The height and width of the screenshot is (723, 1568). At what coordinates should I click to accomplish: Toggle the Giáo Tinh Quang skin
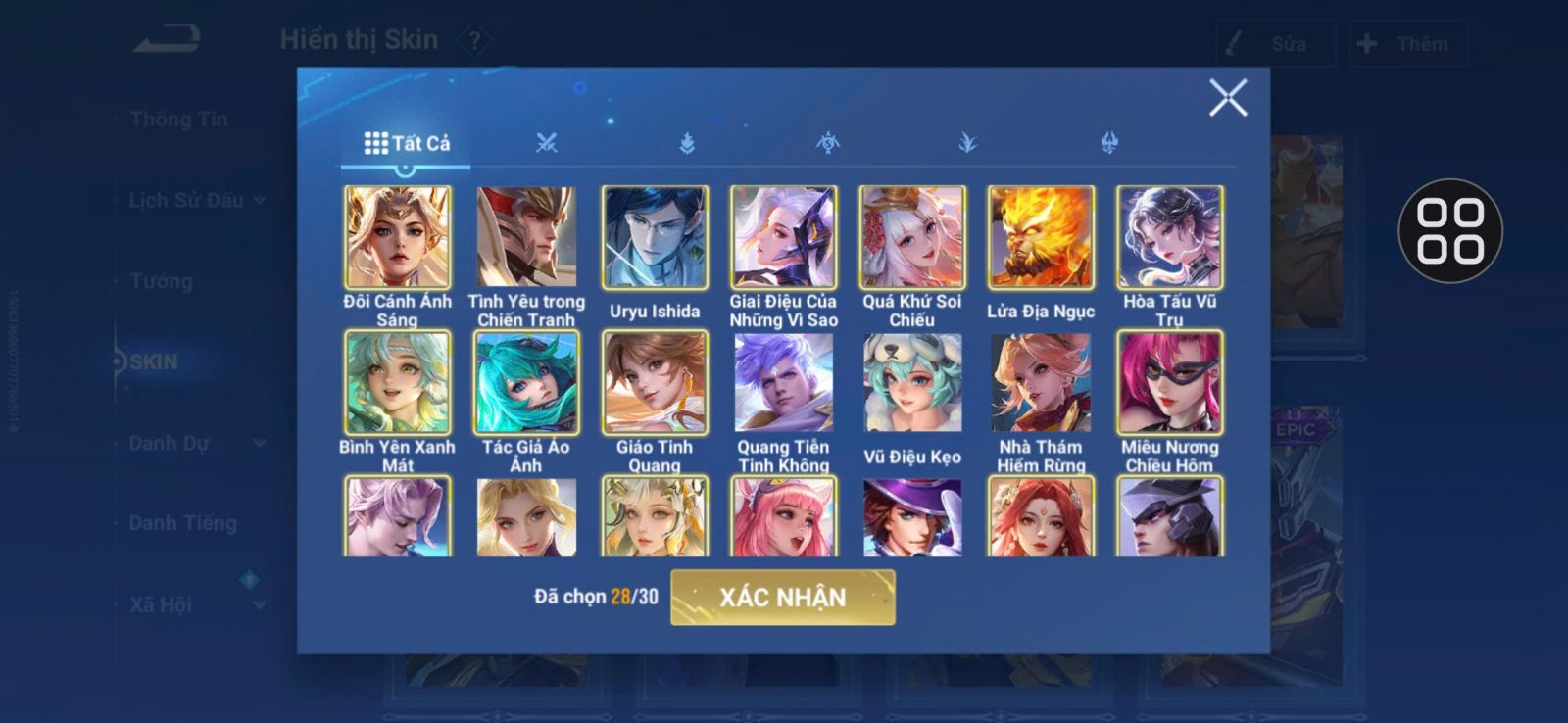point(655,382)
